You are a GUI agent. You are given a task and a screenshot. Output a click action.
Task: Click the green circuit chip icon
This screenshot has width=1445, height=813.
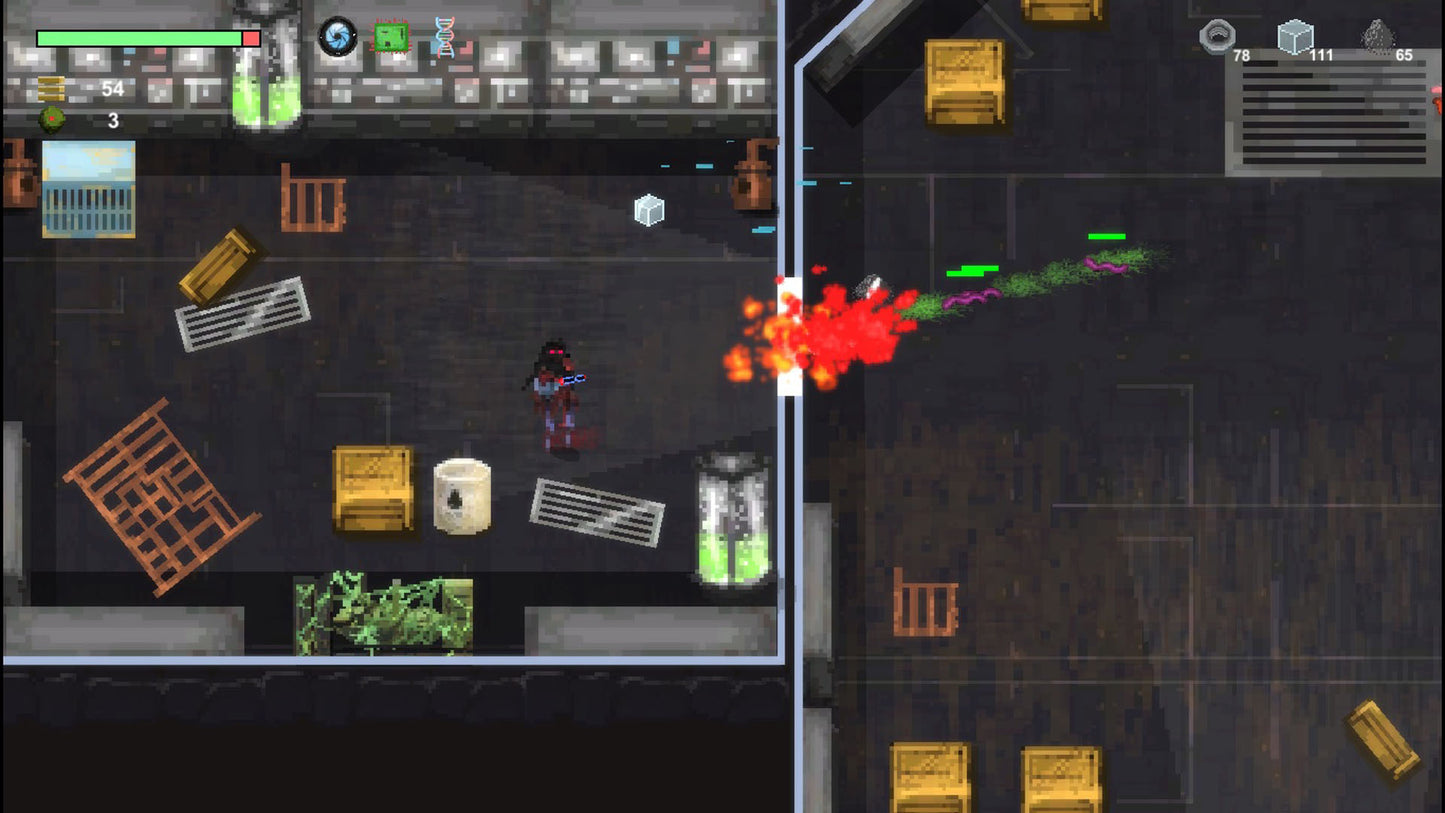(x=390, y=36)
